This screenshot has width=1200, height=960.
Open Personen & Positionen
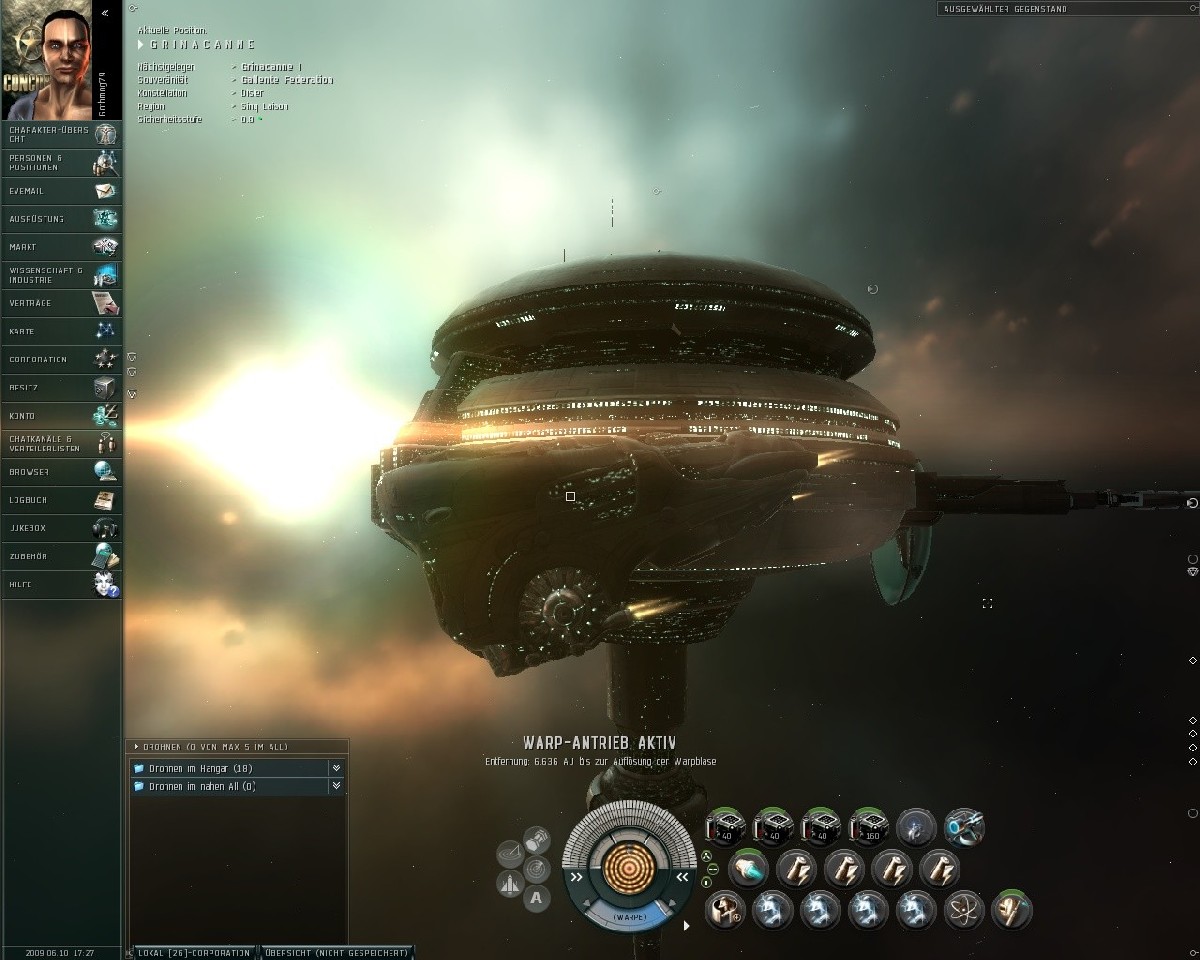[x=61, y=162]
